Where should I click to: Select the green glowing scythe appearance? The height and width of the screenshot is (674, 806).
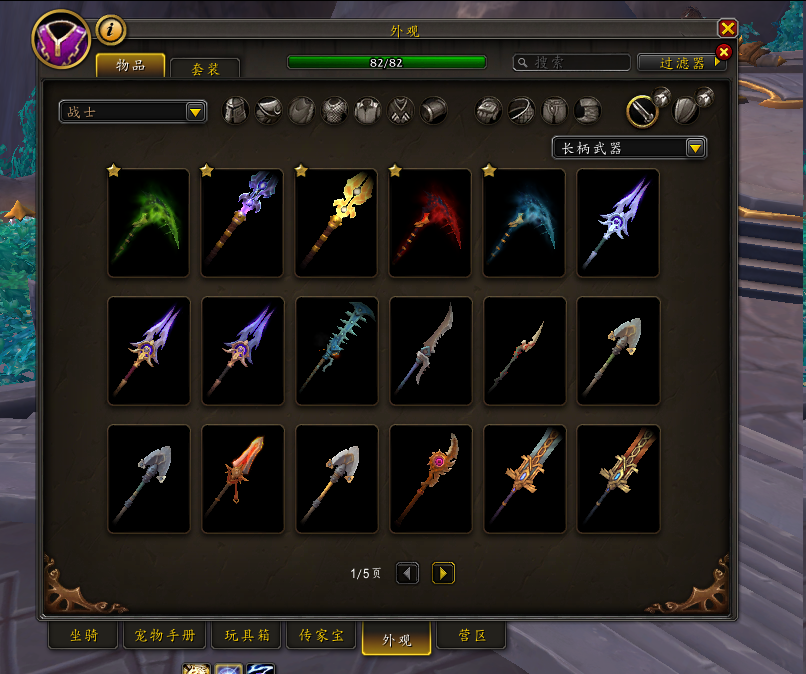click(148, 223)
